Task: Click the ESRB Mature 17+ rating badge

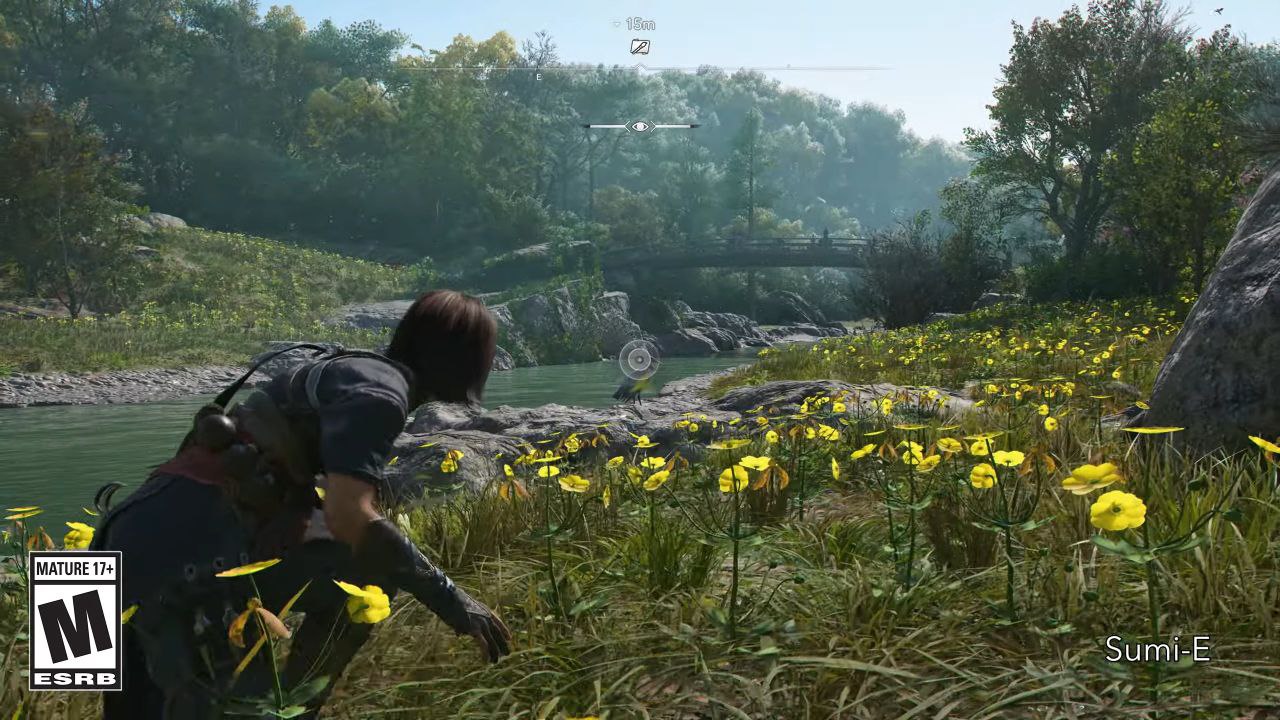Action: [75, 620]
